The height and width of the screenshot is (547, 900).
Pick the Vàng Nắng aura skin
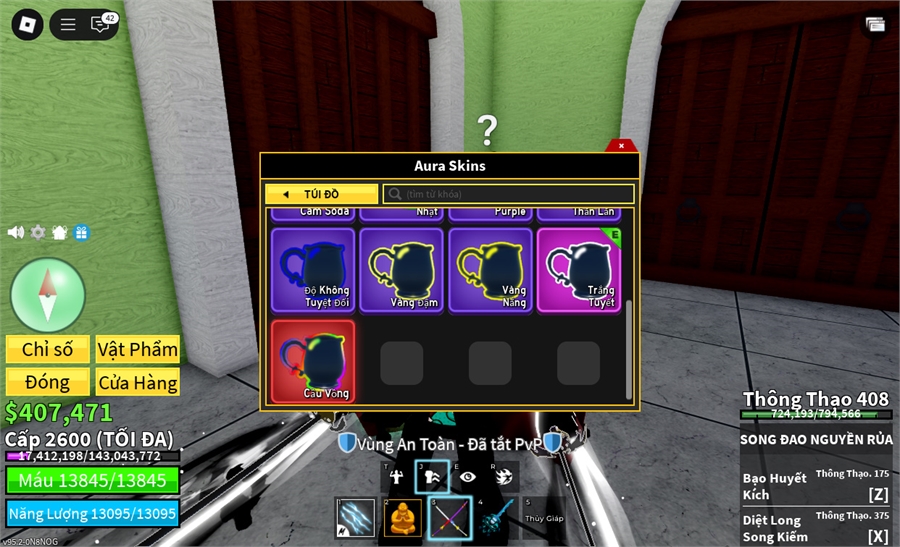[490, 270]
